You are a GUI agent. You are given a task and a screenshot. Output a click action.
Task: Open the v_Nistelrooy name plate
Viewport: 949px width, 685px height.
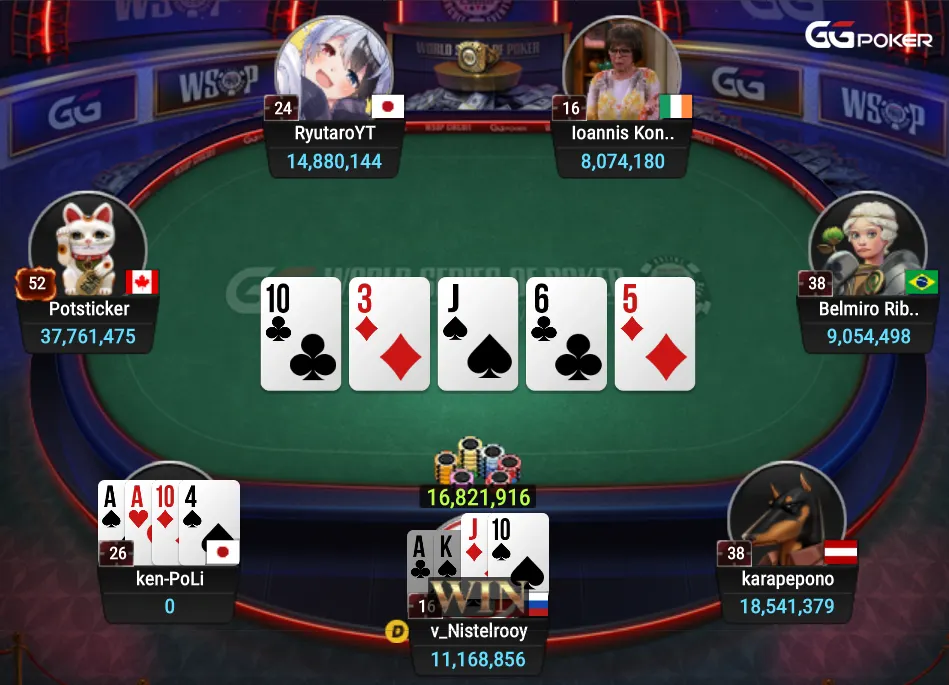(479, 632)
